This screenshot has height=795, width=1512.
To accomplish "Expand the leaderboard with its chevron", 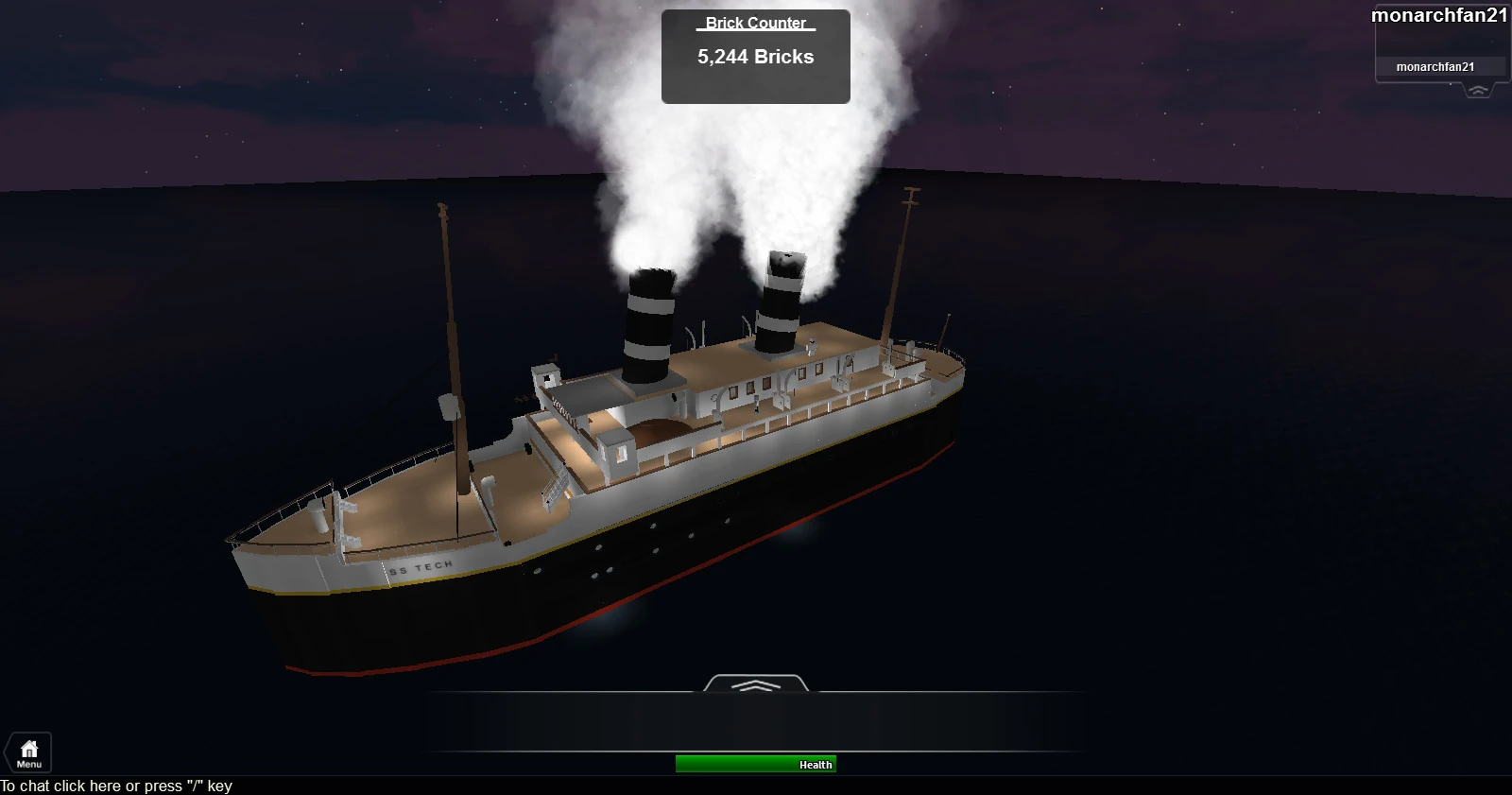I will [1477, 88].
